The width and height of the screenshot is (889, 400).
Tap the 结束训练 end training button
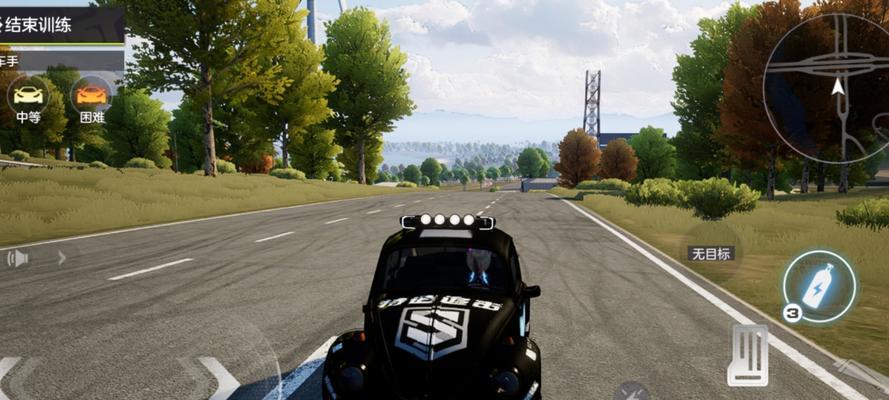point(60,25)
